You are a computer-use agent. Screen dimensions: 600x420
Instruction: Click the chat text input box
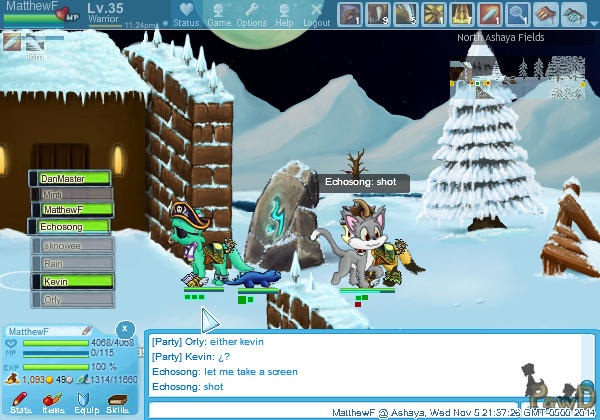[x=240, y=410]
